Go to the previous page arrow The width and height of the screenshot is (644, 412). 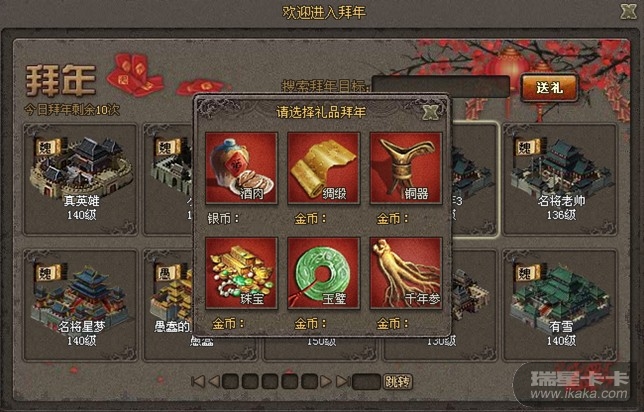click(213, 381)
